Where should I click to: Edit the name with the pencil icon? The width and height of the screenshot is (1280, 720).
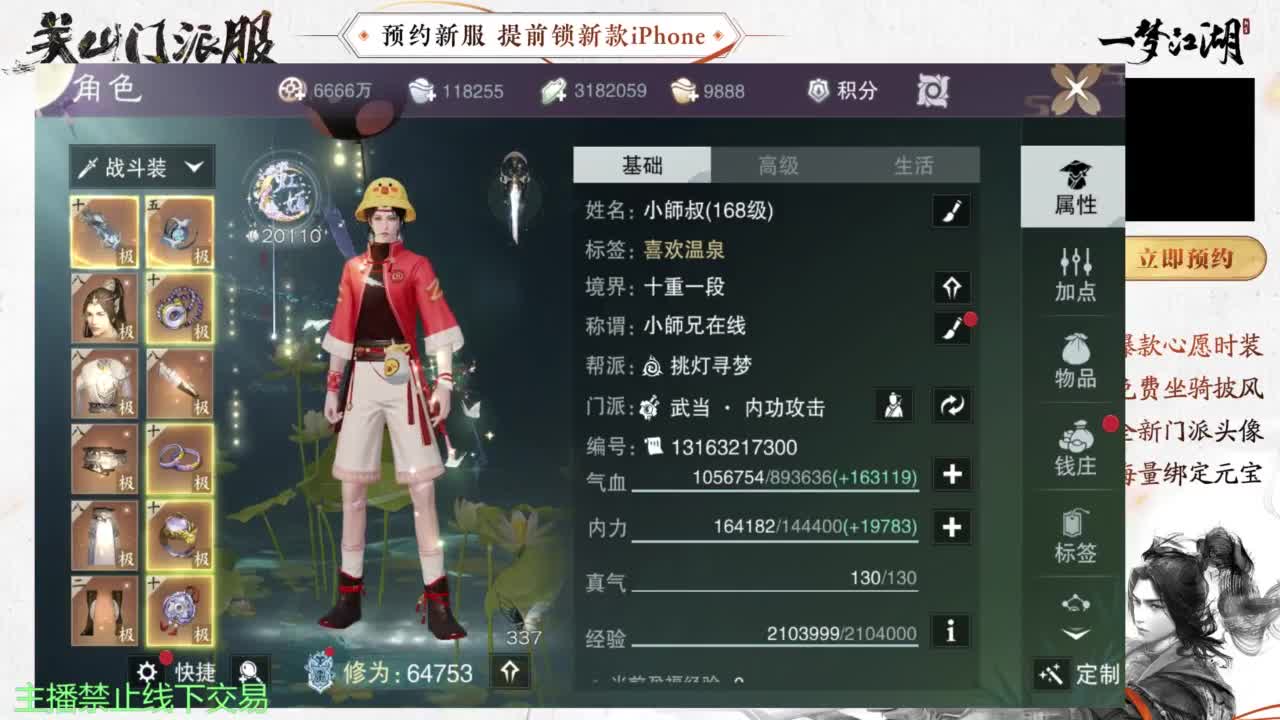coord(950,210)
